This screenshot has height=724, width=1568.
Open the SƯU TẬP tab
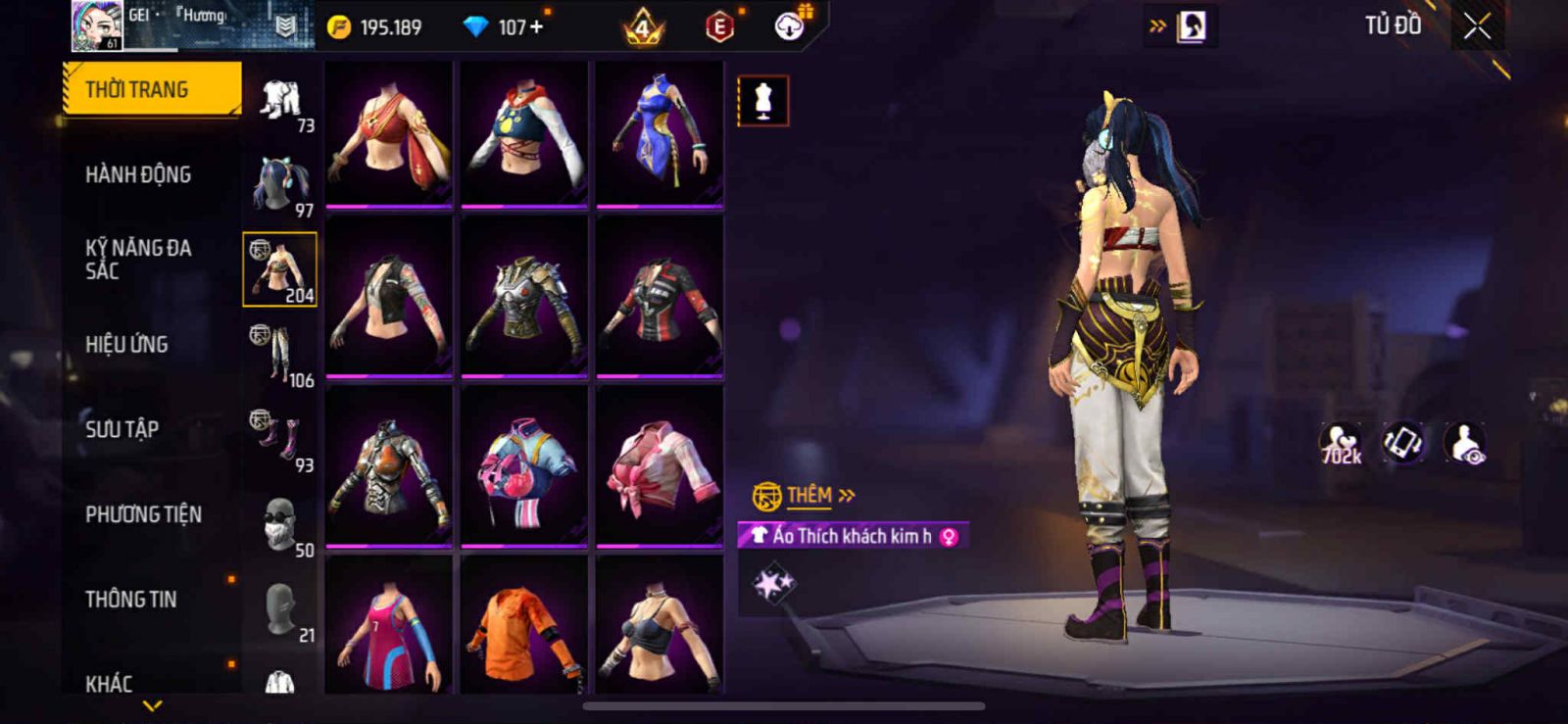click(x=122, y=429)
